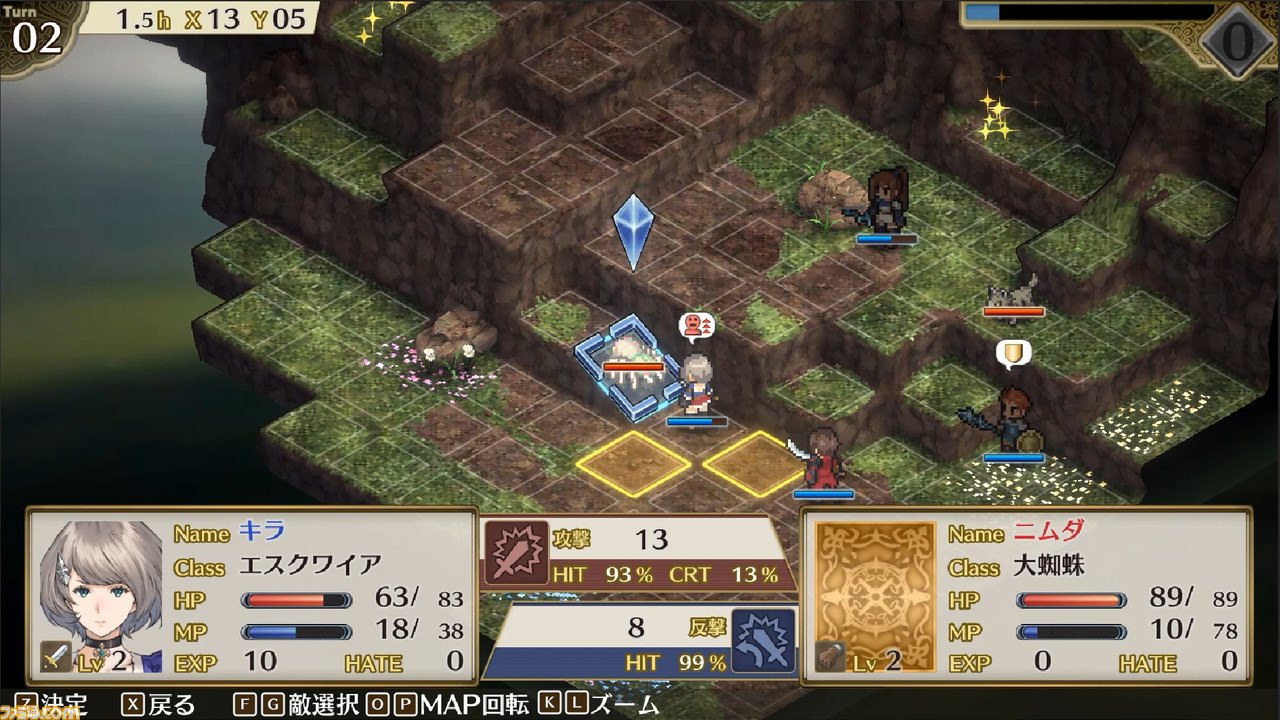Click the blue counterattack icon
The image size is (1280, 720).
coord(763,640)
